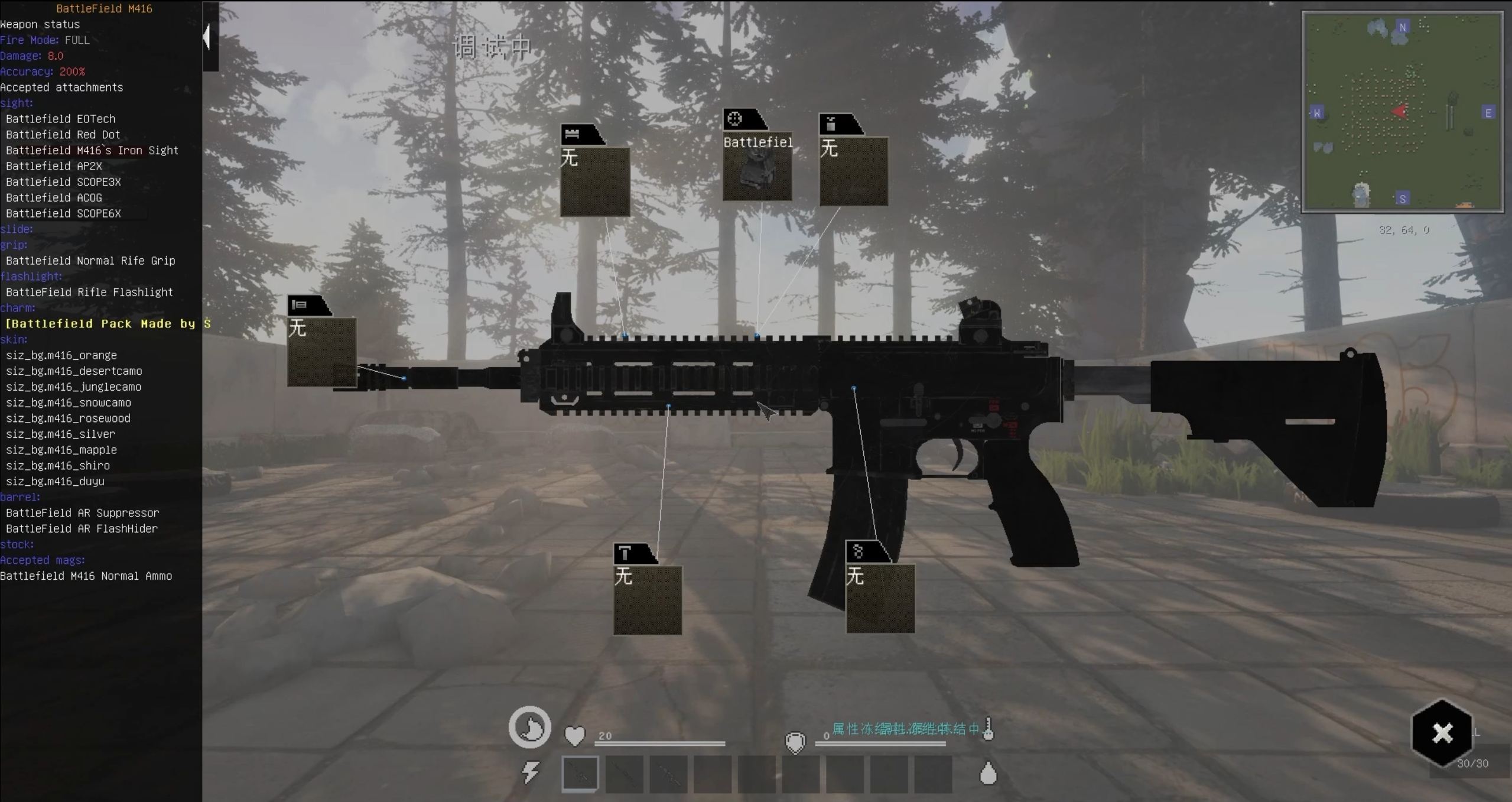The width and height of the screenshot is (1512, 802).
Task: Switch to the second hotbar slot's long gun
Action: 624,773
